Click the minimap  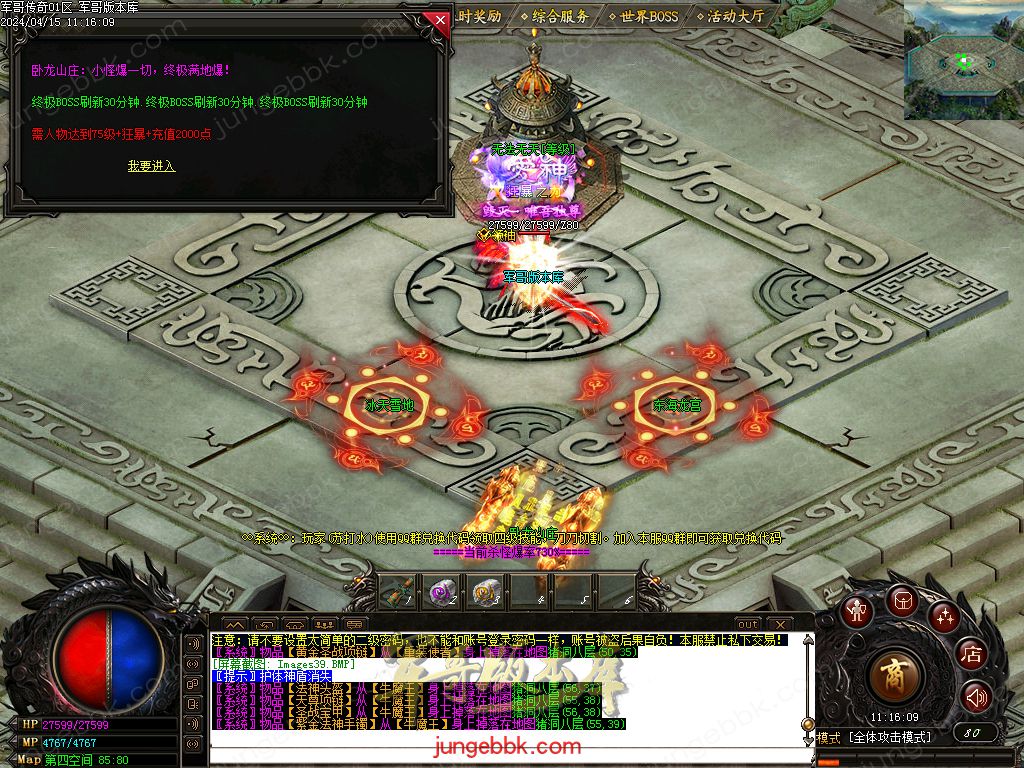[963, 60]
